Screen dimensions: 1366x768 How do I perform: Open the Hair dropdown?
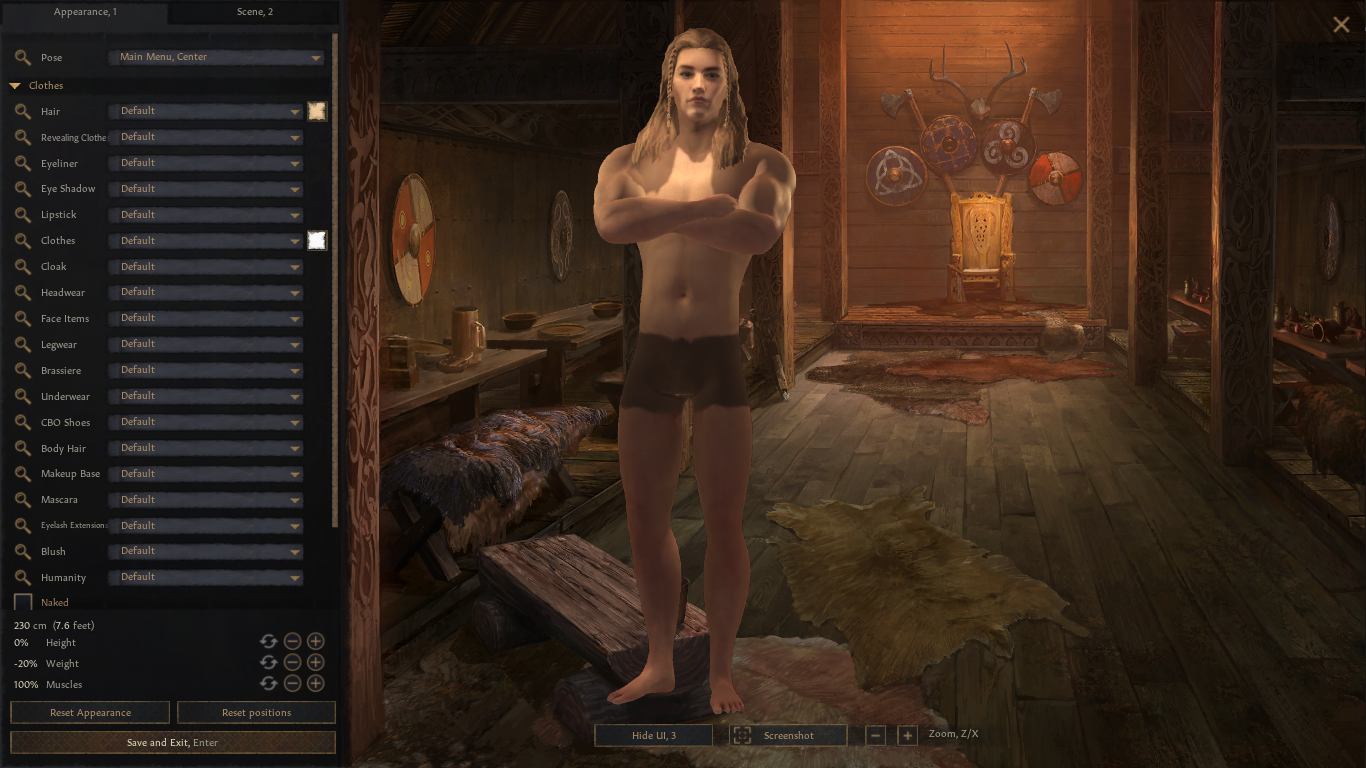(205, 111)
